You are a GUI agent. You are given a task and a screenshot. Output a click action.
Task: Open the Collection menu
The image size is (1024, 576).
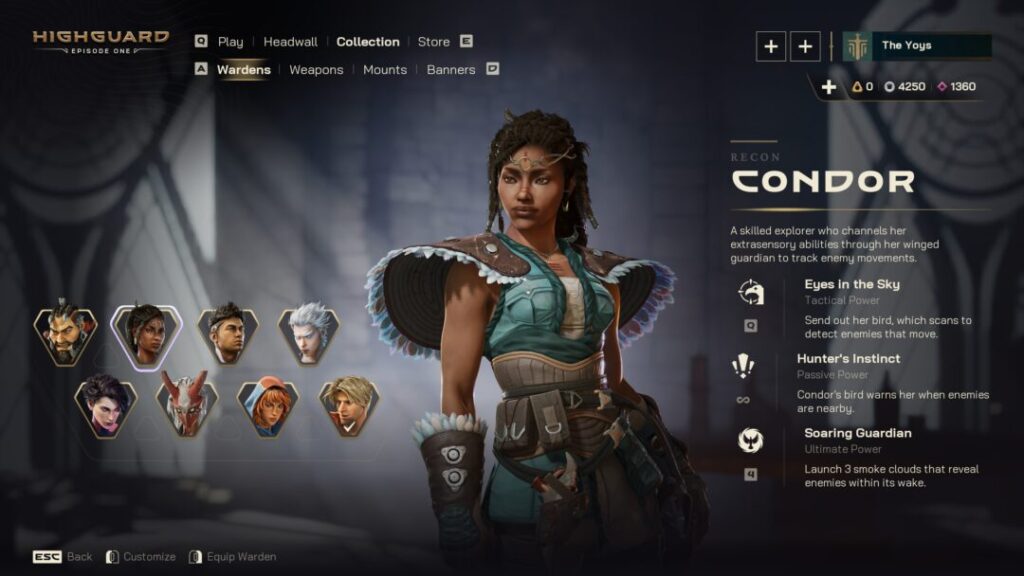(x=368, y=42)
